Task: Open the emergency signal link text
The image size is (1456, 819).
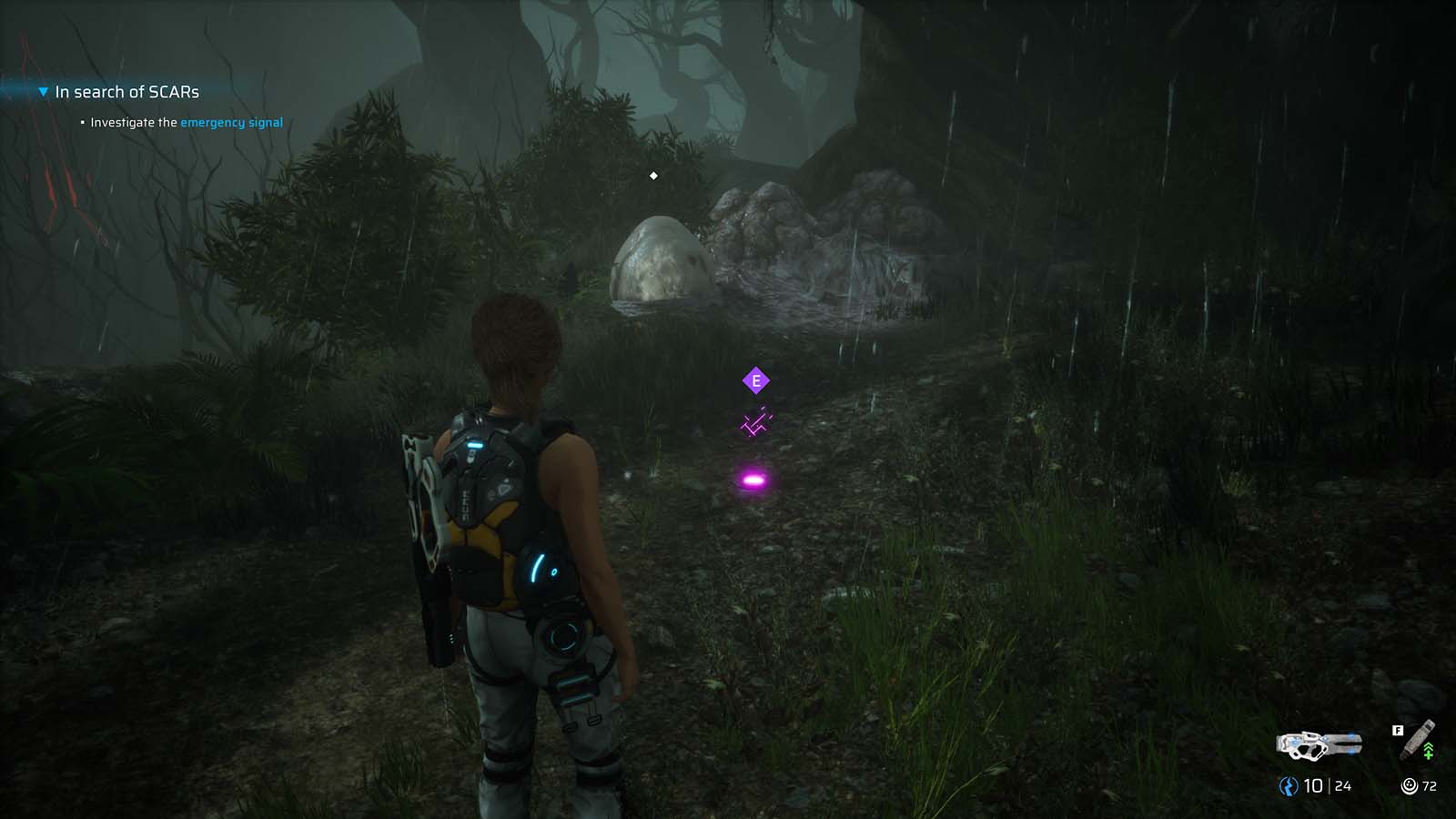Action: point(232,121)
